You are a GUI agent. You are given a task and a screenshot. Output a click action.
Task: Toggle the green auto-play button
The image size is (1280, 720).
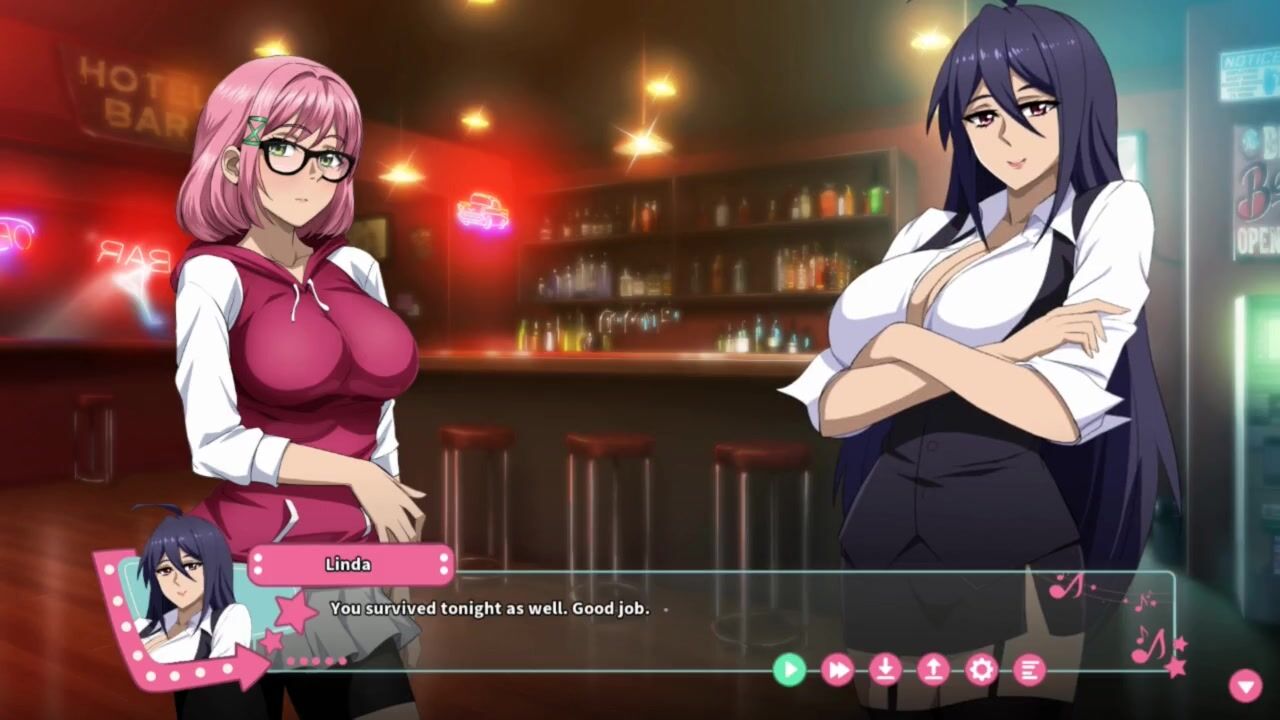(789, 669)
